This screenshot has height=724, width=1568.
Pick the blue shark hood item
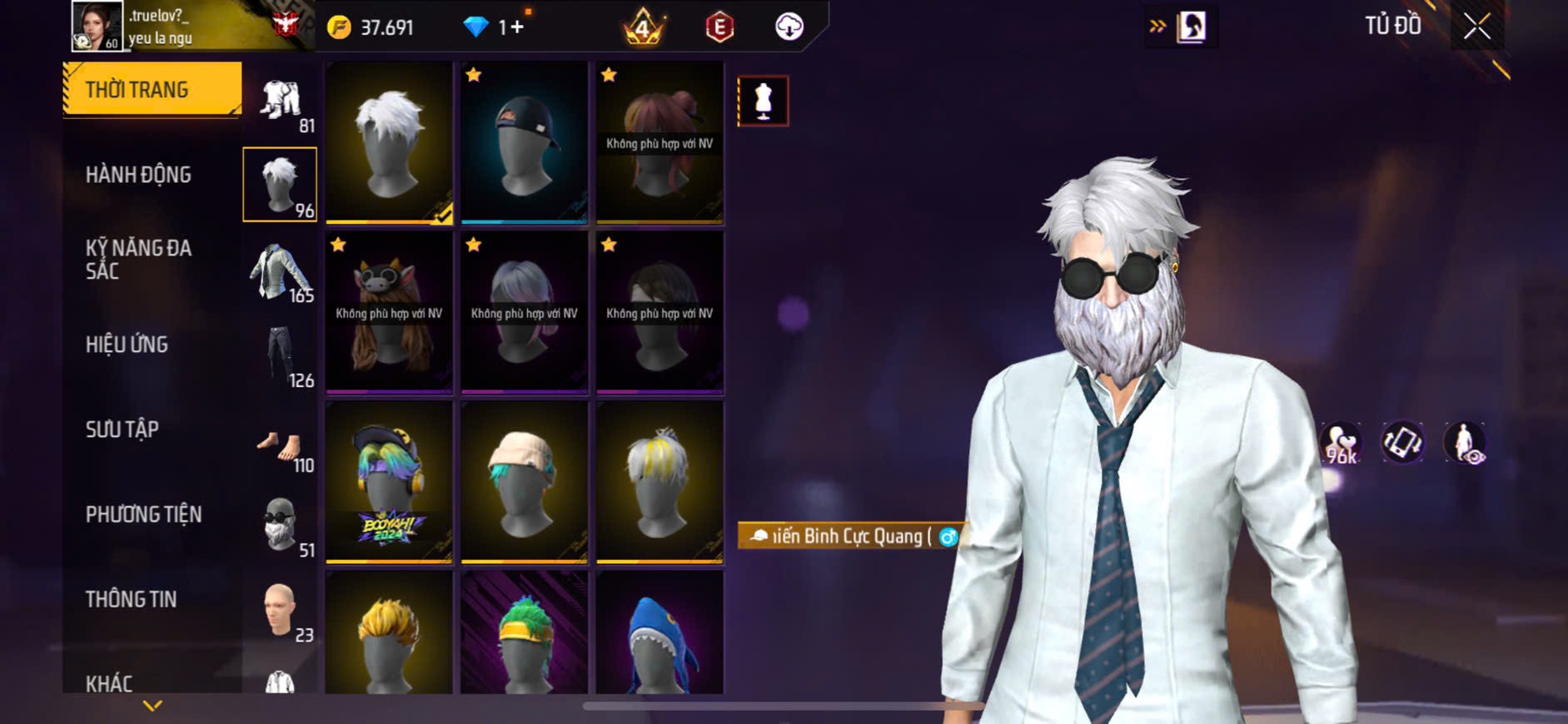(x=659, y=634)
